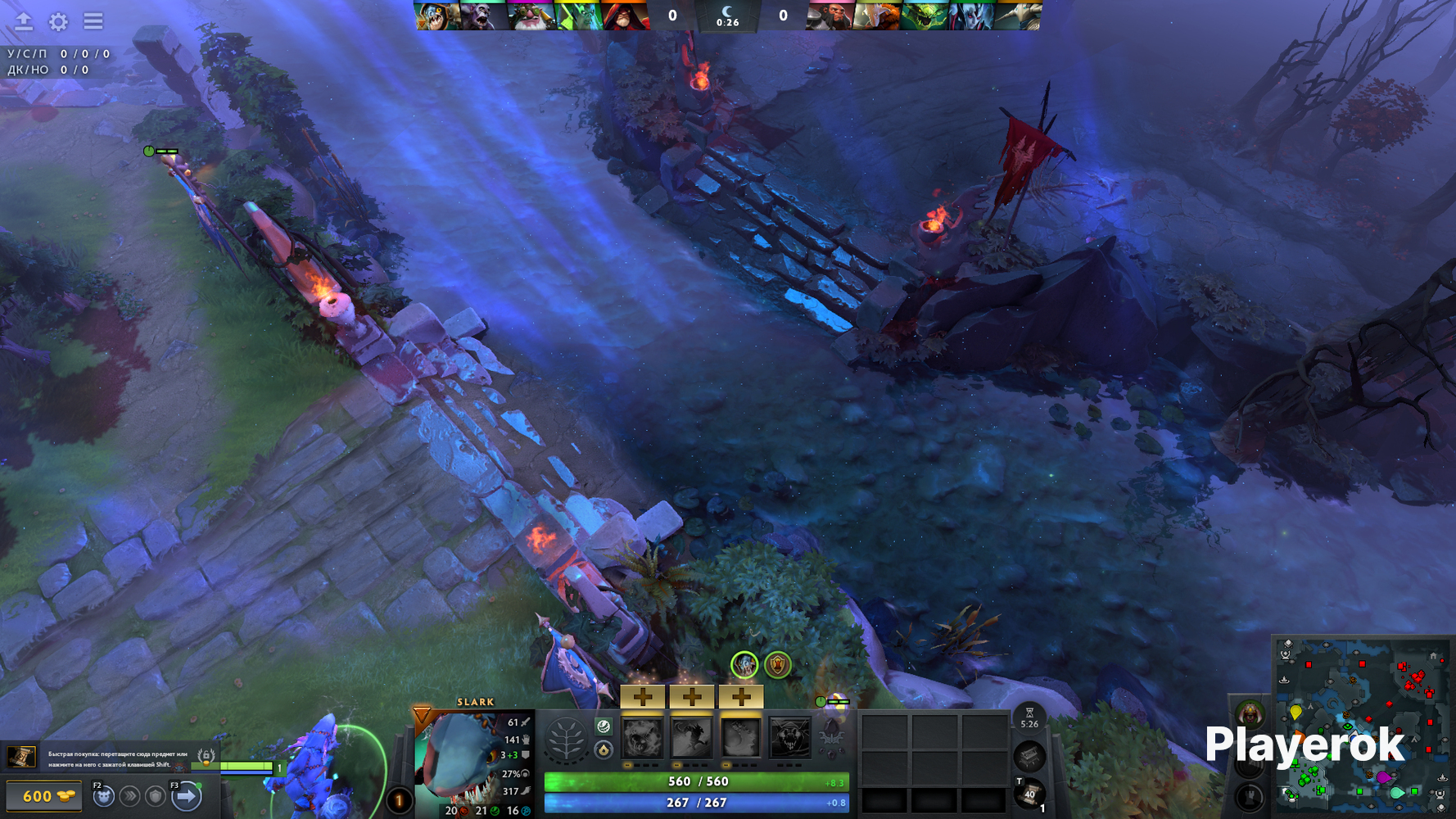Viewport: 1456px width, 819px height.
Task: Activate the courier shield button
Action: [156, 796]
